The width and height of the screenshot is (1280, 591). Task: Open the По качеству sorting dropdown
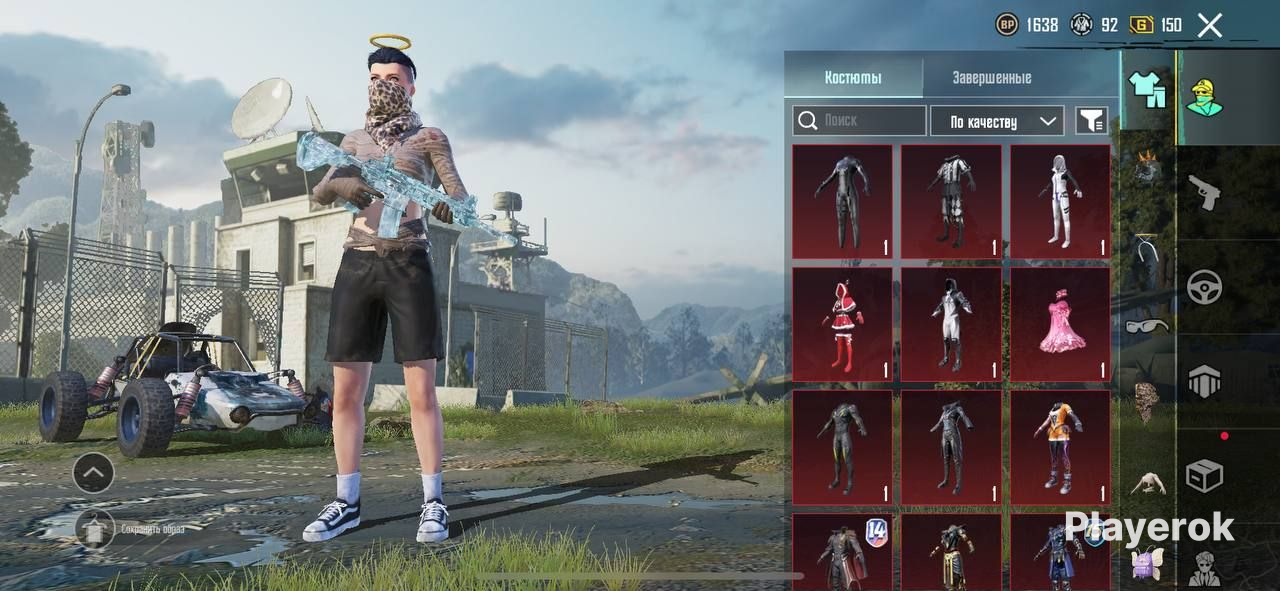pyautogui.click(x=996, y=121)
